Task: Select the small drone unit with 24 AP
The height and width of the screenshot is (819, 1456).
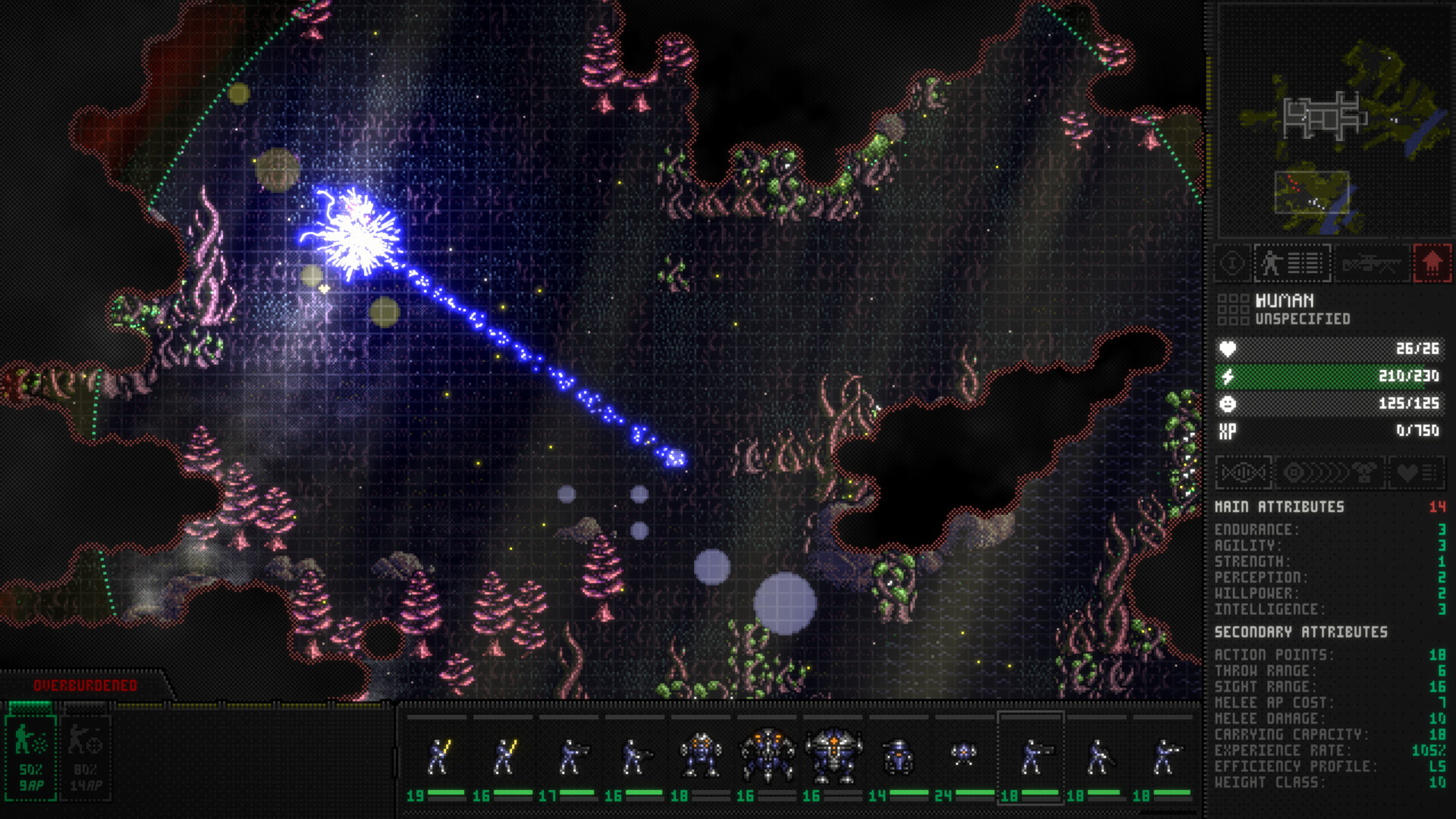Action: (x=964, y=755)
